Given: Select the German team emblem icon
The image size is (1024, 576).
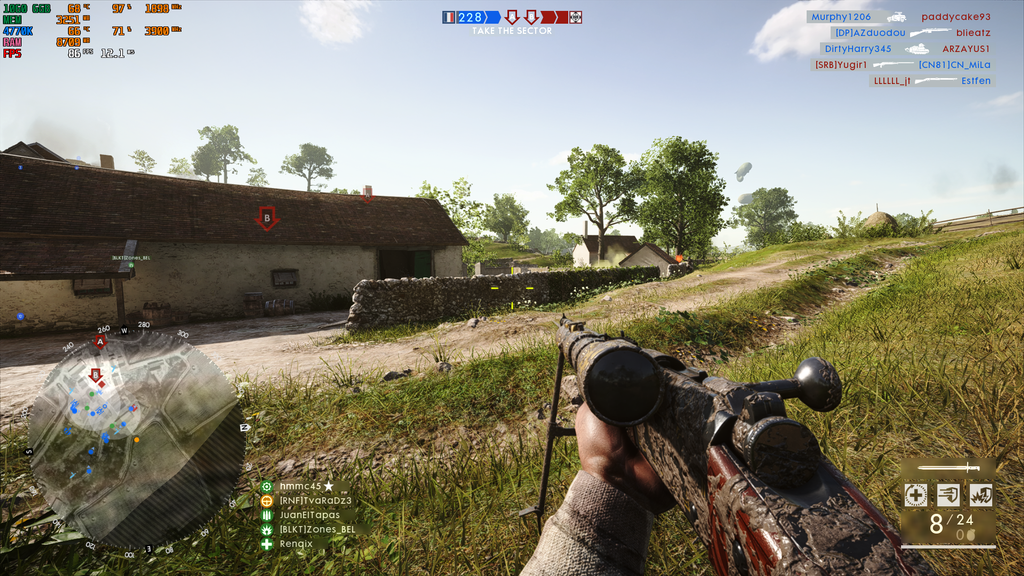Looking at the screenshot, I should coord(575,17).
